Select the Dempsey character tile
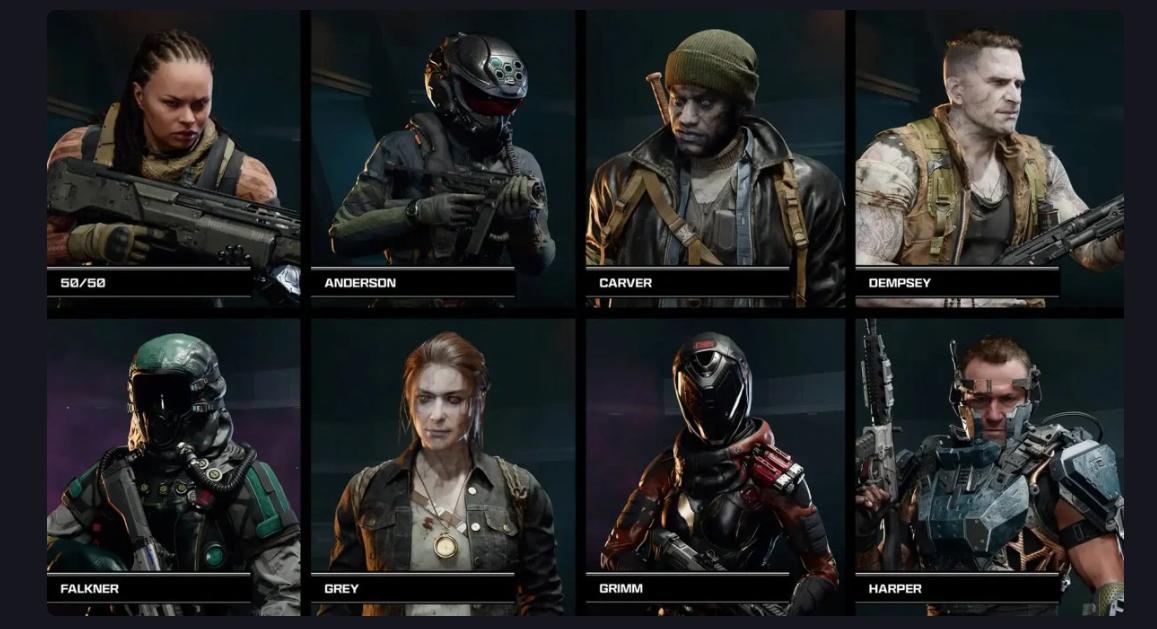Viewport: 1157px width, 629px height. (x=989, y=160)
